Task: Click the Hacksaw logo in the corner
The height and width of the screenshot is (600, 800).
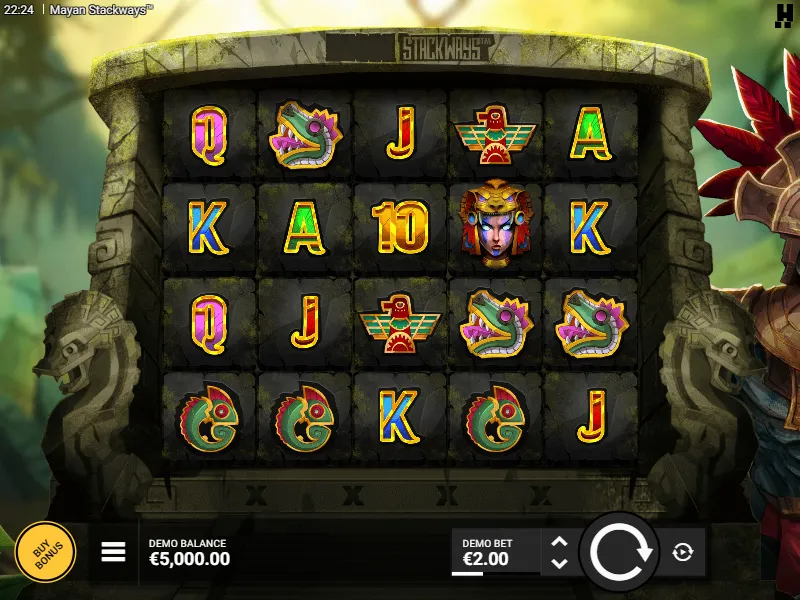Action: [x=784, y=13]
